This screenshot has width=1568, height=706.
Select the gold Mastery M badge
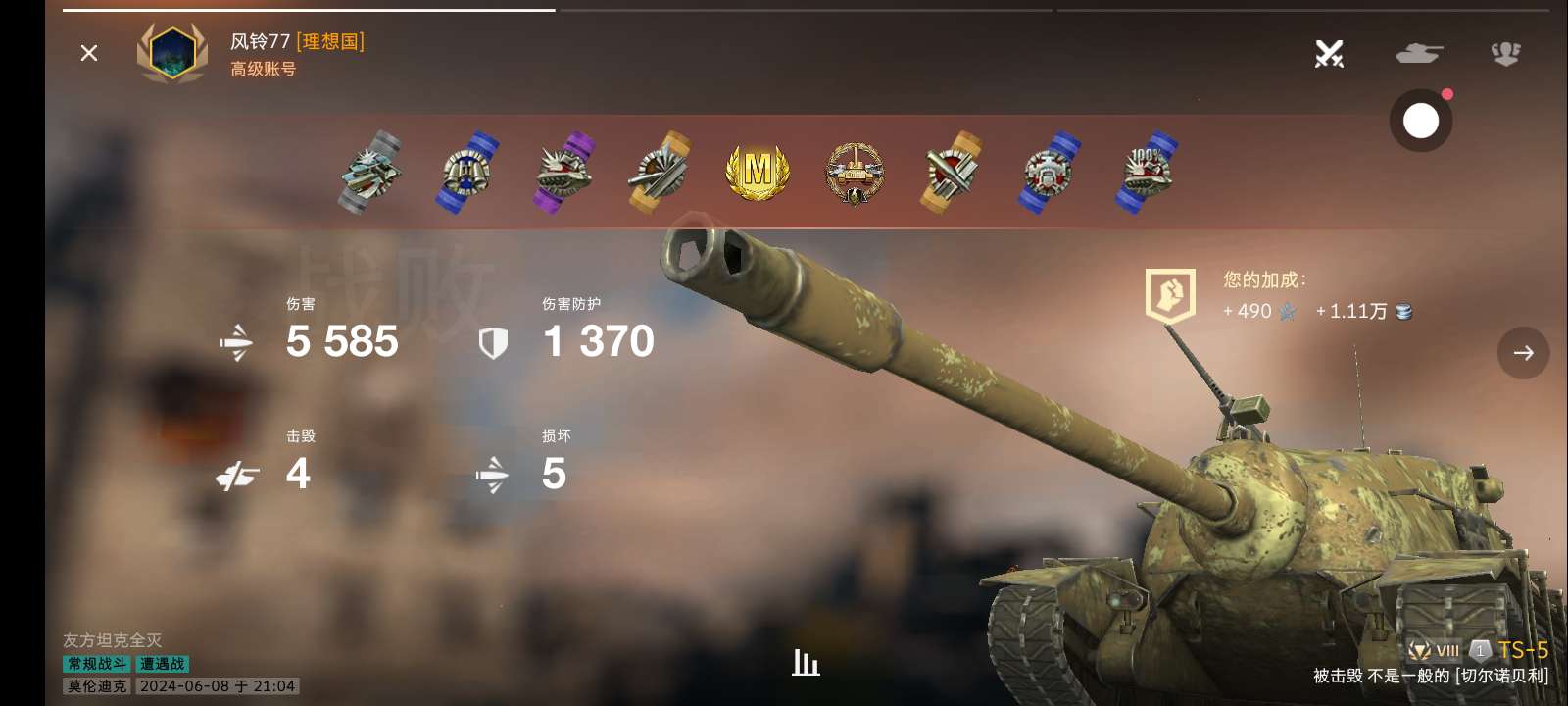click(x=758, y=172)
